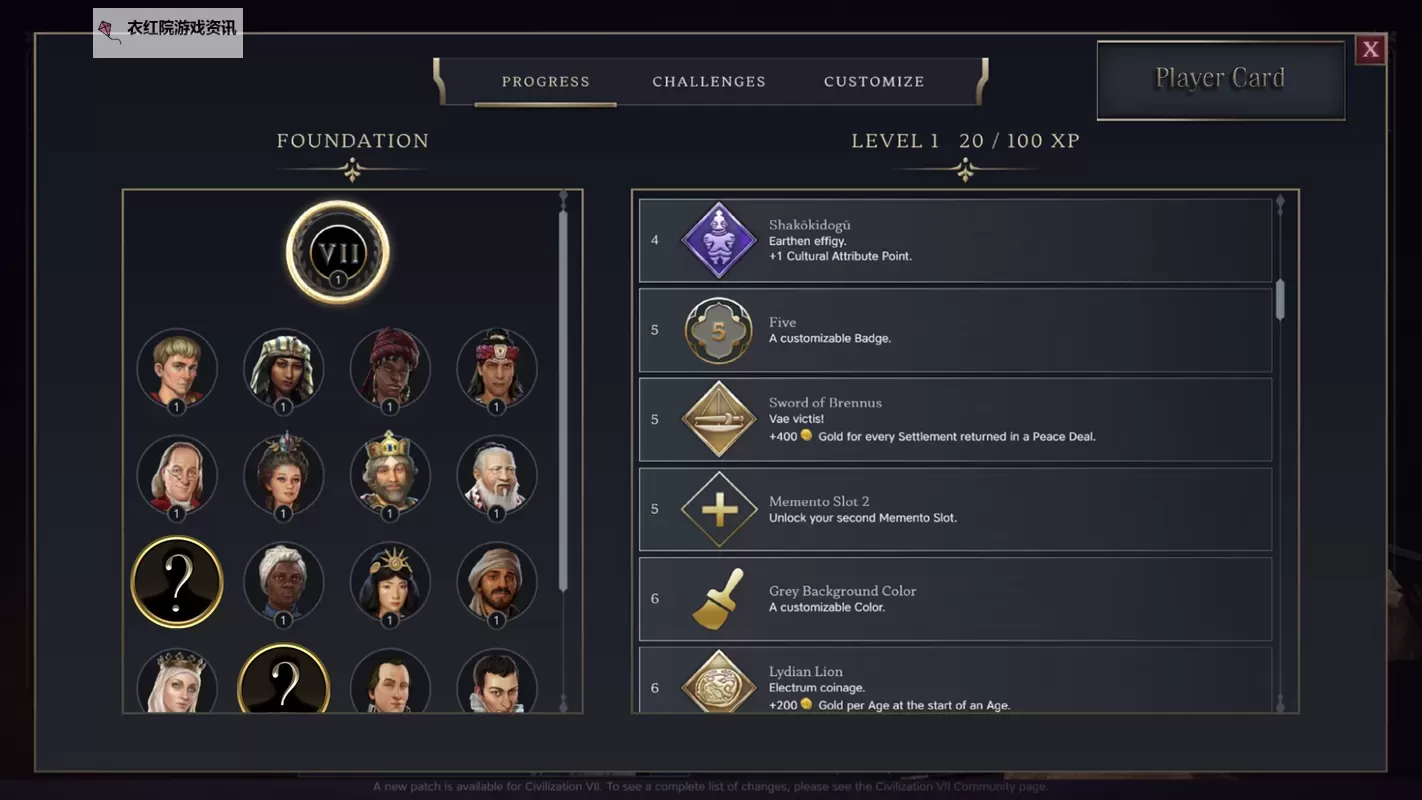Image resolution: width=1422 pixels, height=800 pixels.
Task: Click the Memento Slot 2 unlock row
Action: pyautogui.click(x=955, y=509)
